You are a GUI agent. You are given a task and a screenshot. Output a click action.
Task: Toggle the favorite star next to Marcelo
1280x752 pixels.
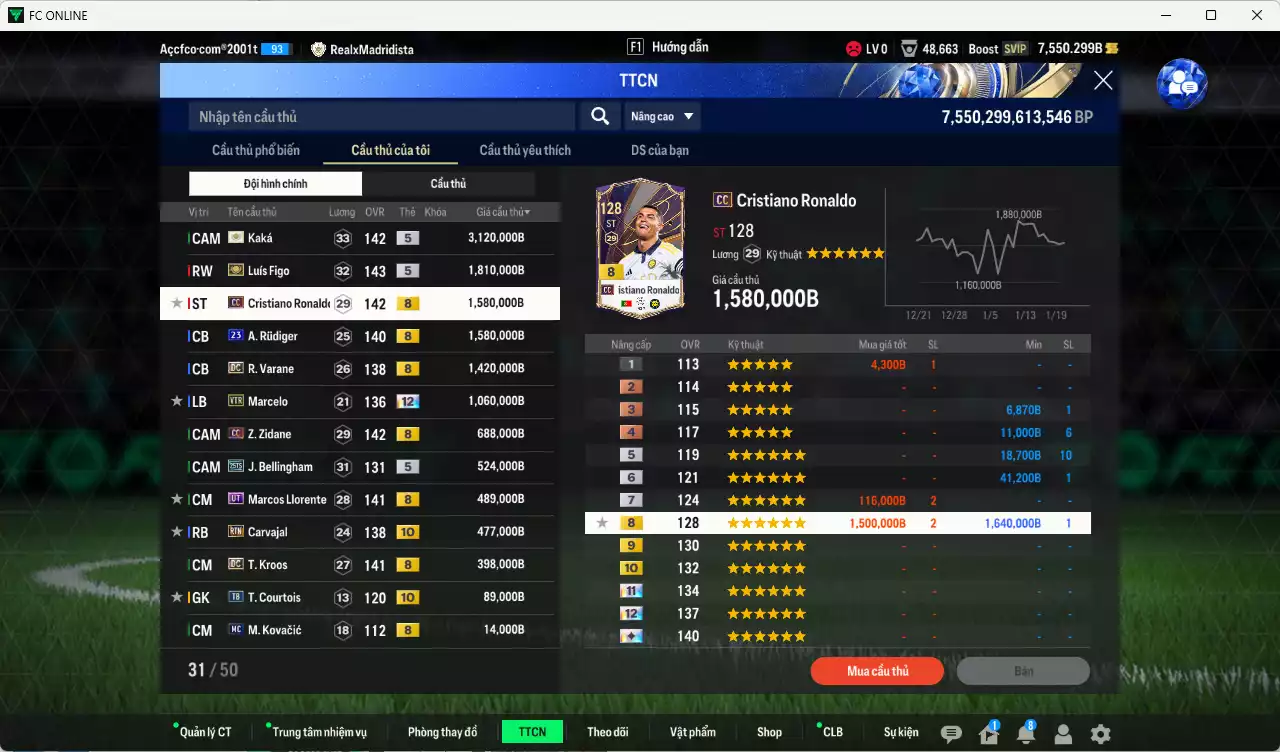point(177,401)
